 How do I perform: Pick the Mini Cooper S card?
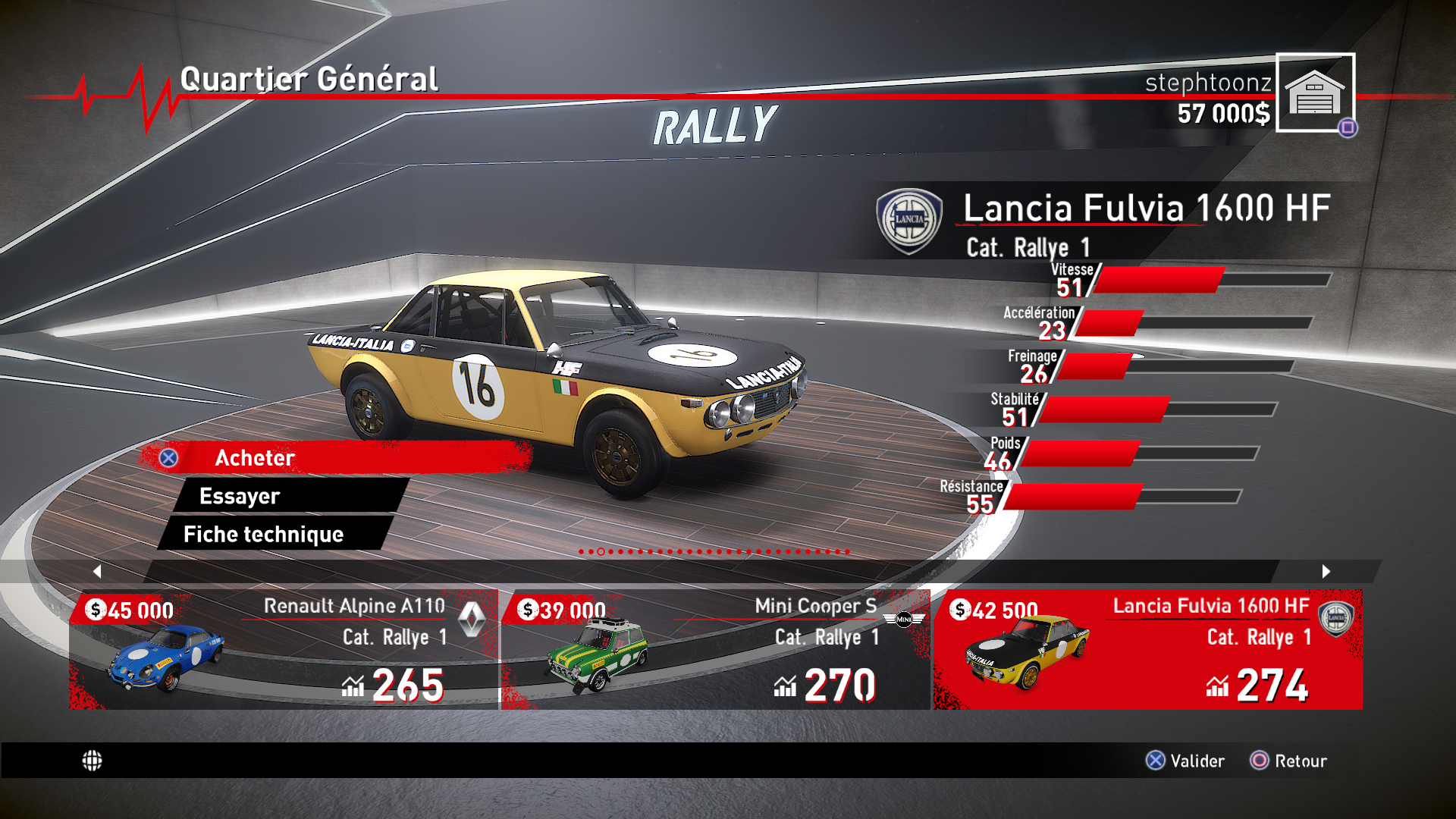tap(715, 649)
